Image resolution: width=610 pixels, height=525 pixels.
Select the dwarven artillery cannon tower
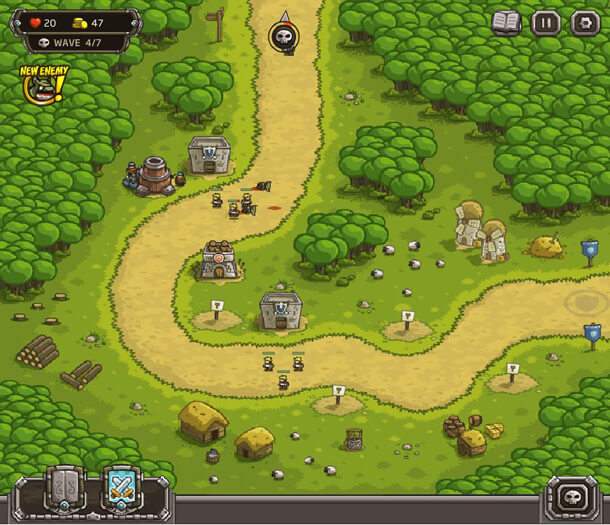tap(155, 175)
